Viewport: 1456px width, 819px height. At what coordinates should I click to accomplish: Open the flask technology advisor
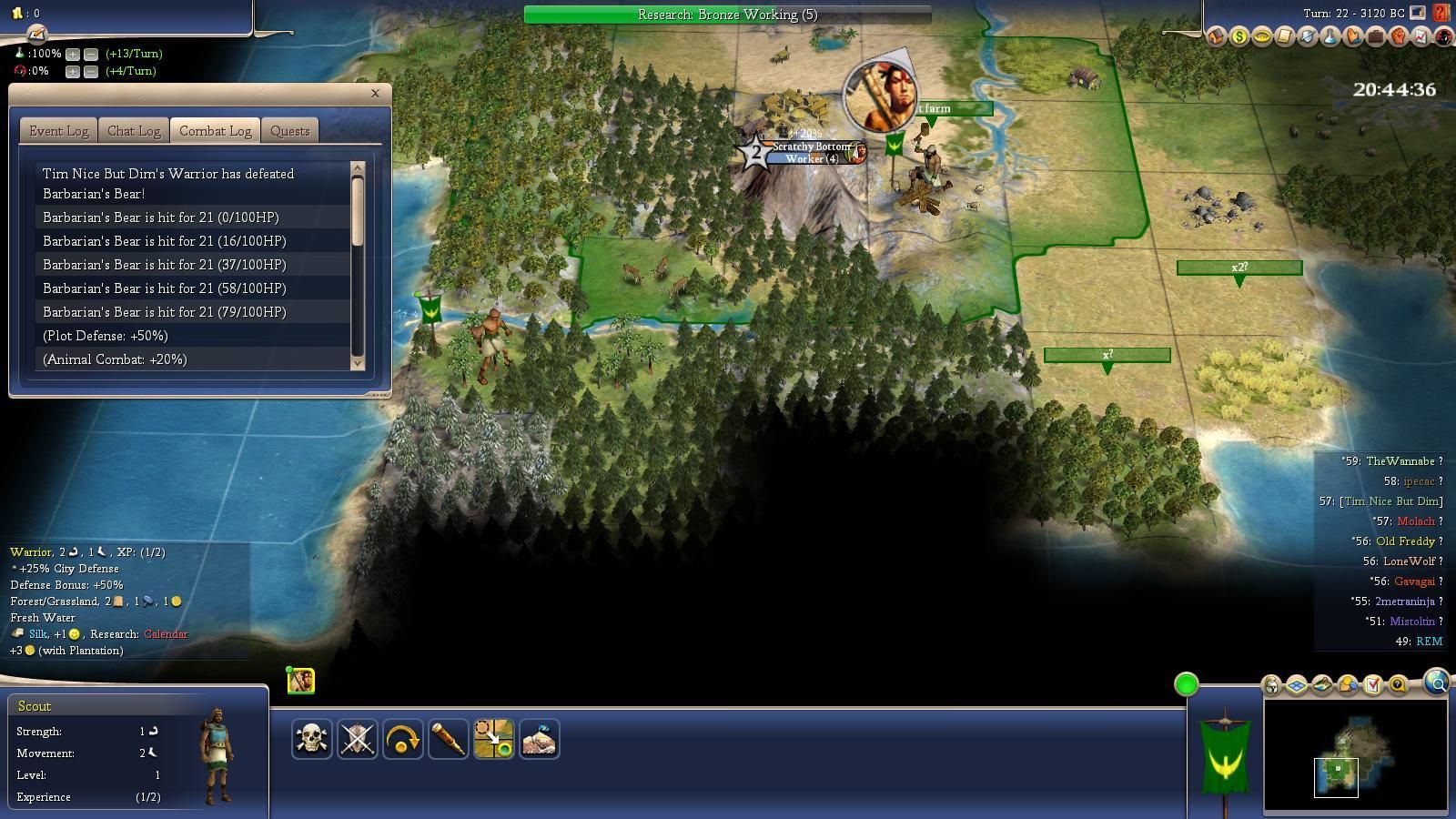coord(1330,37)
